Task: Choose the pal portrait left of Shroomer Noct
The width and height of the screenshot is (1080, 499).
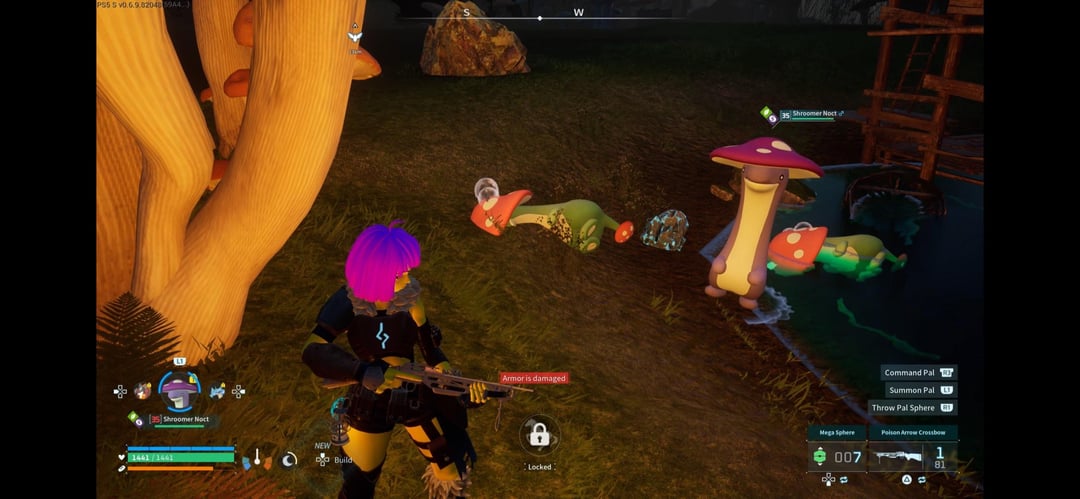Action: 143,391
